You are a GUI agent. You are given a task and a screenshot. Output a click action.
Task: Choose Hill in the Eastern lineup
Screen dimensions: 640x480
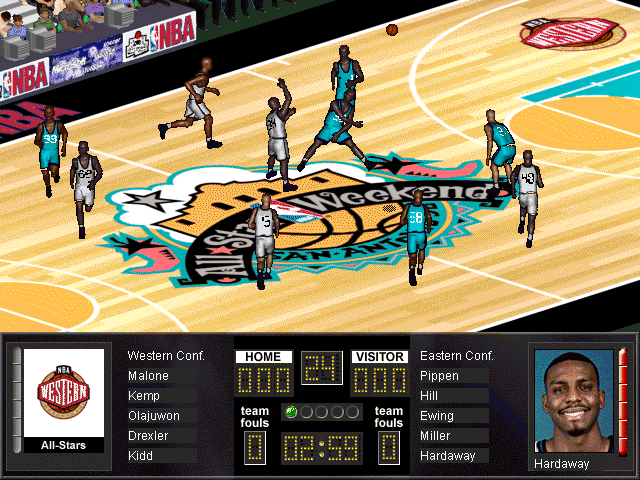click(x=428, y=396)
